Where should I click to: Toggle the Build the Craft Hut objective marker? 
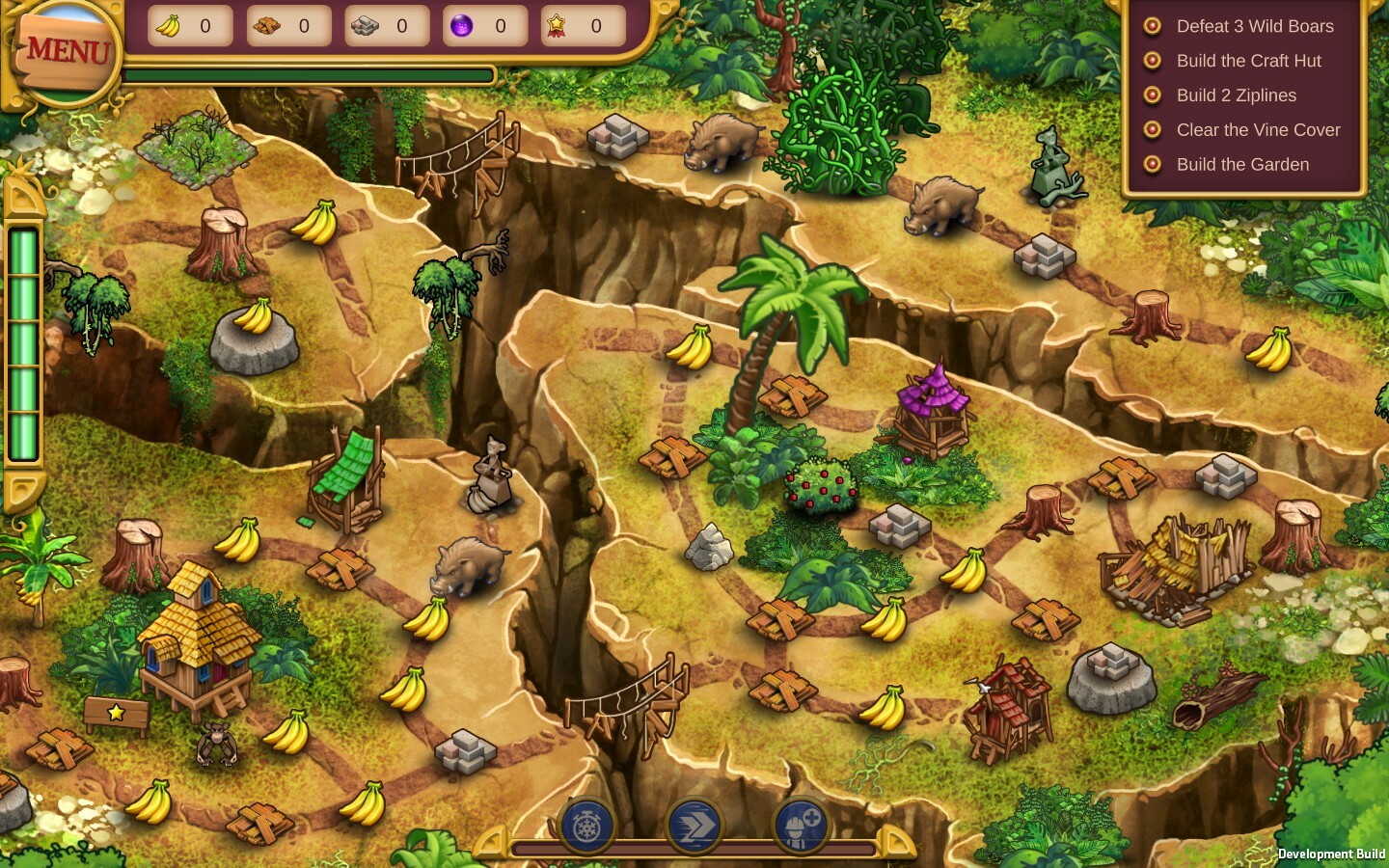[x=1152, y=61]
